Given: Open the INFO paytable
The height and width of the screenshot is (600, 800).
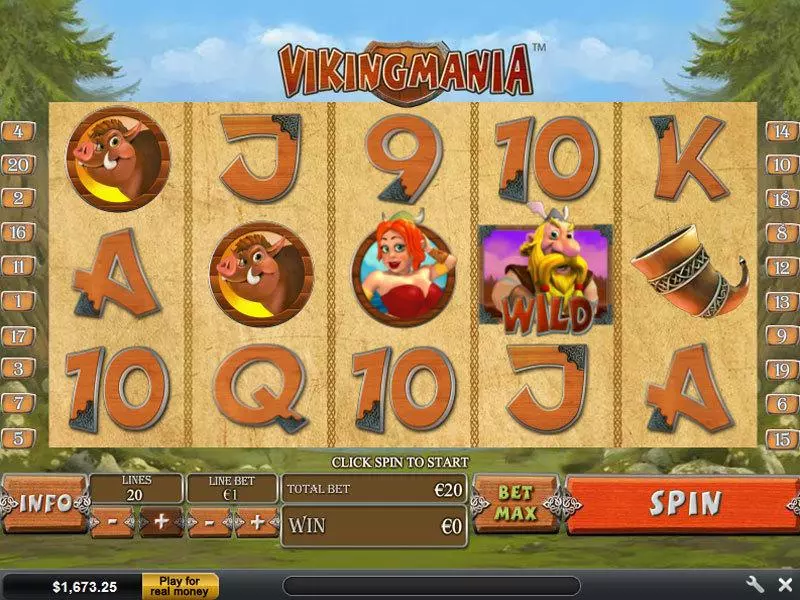Looking at the screenshot, I should click(43, 503).
